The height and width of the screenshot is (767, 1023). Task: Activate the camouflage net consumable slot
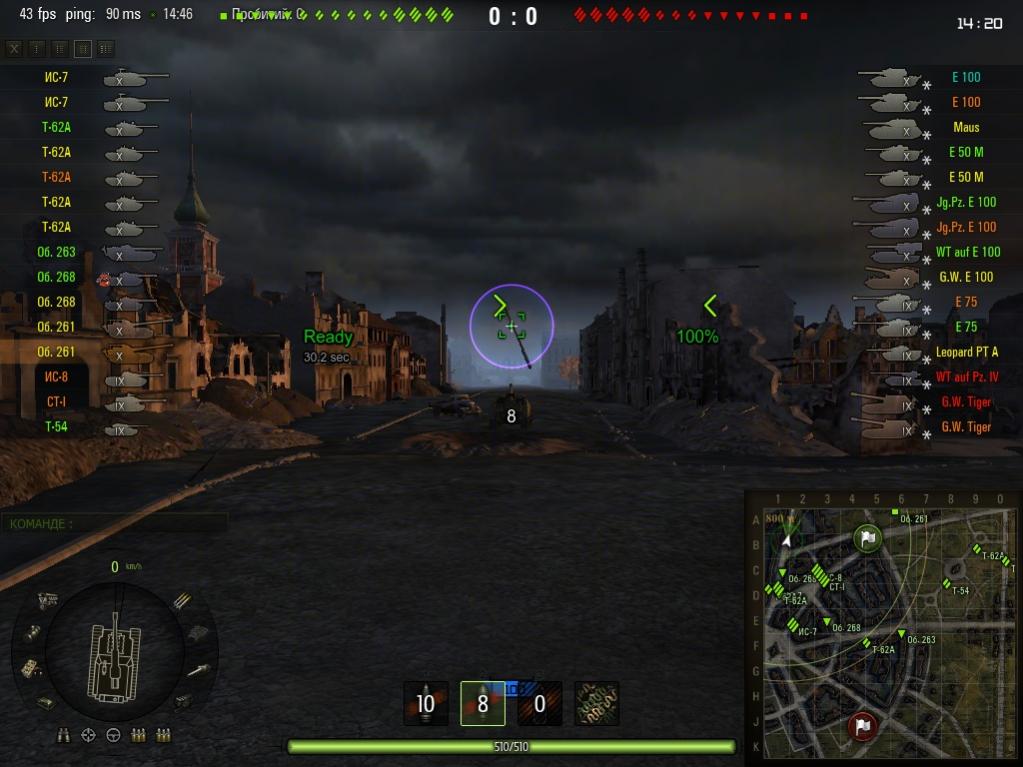(597, 704)
